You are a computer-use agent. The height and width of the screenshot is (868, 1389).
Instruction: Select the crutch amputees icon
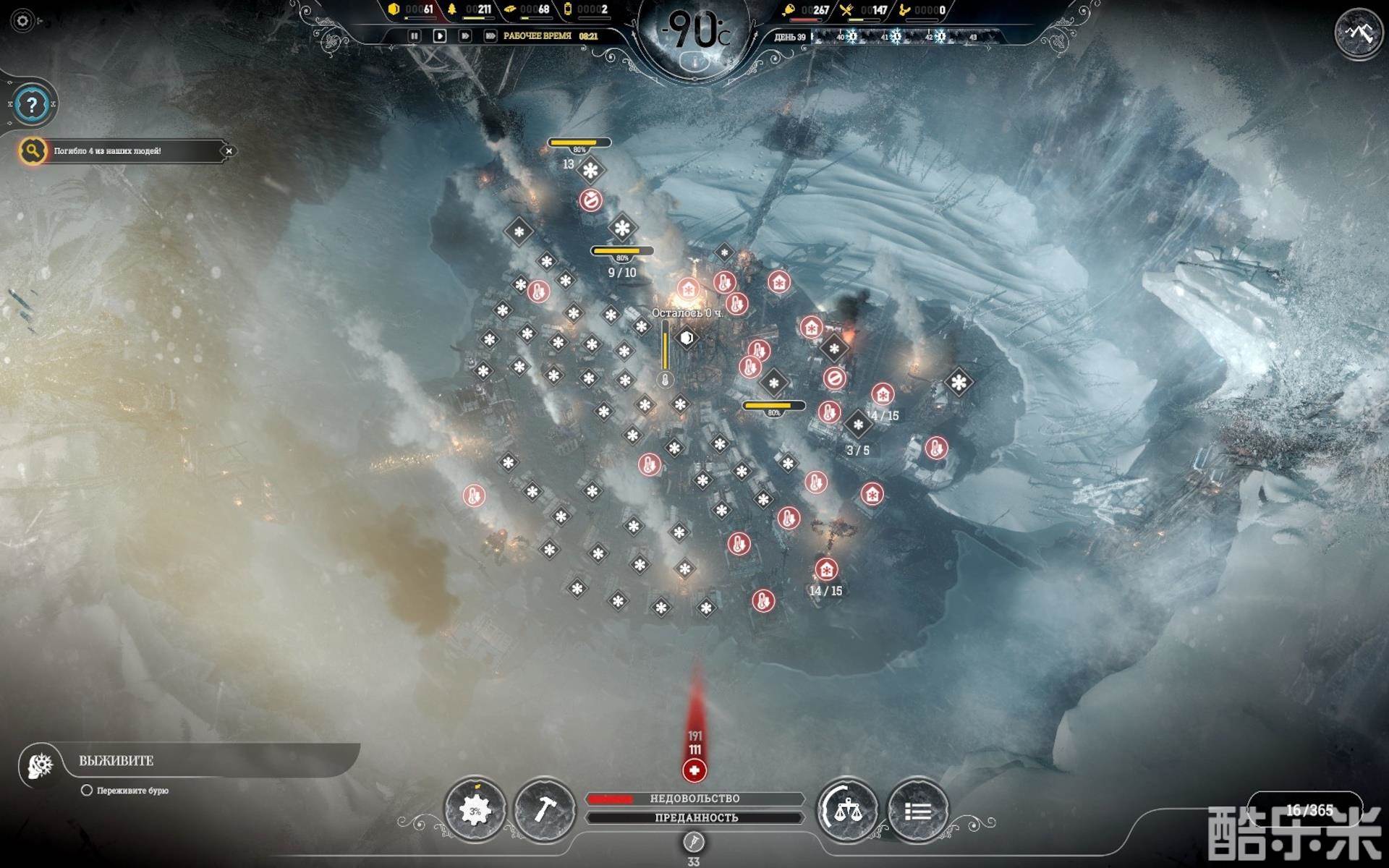(x=694, y=842)
